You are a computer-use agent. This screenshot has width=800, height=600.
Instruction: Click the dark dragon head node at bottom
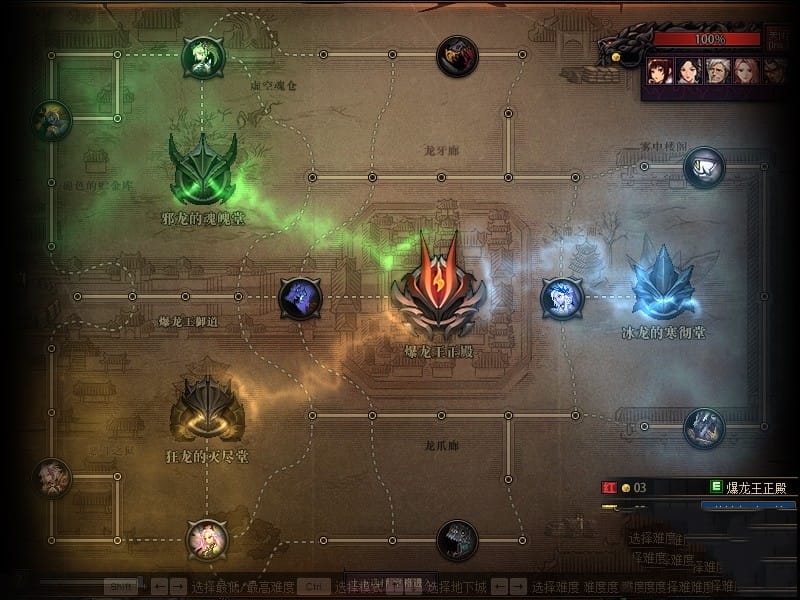457,540
